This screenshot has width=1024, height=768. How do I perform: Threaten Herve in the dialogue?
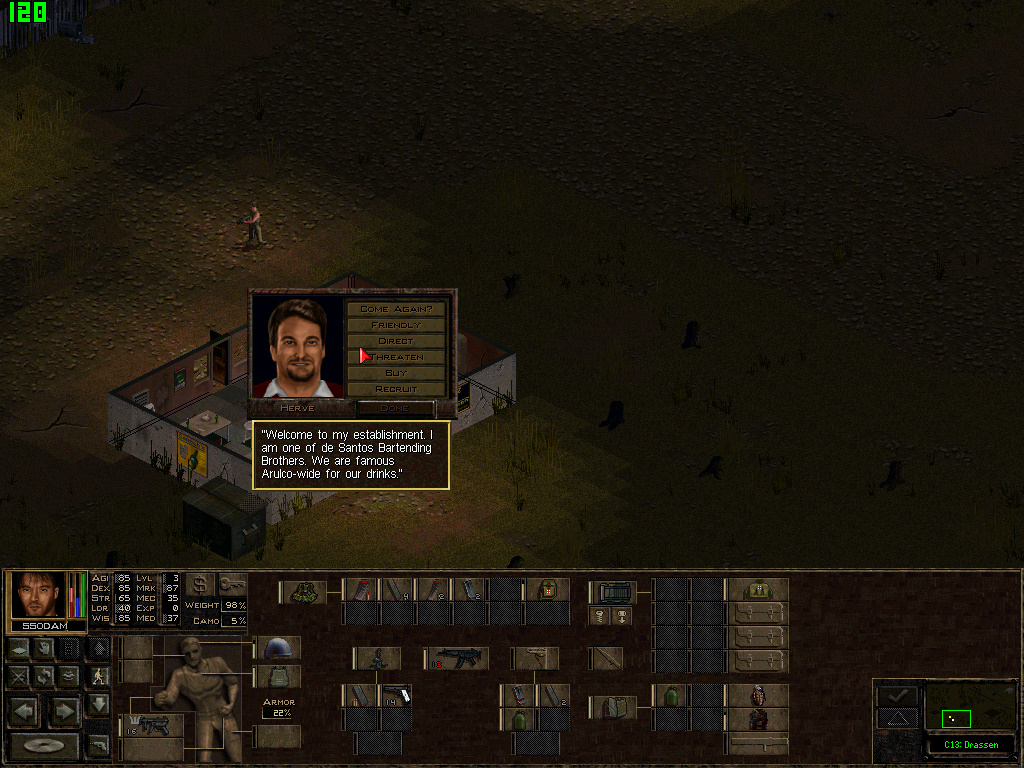click(x=396, y=357)
